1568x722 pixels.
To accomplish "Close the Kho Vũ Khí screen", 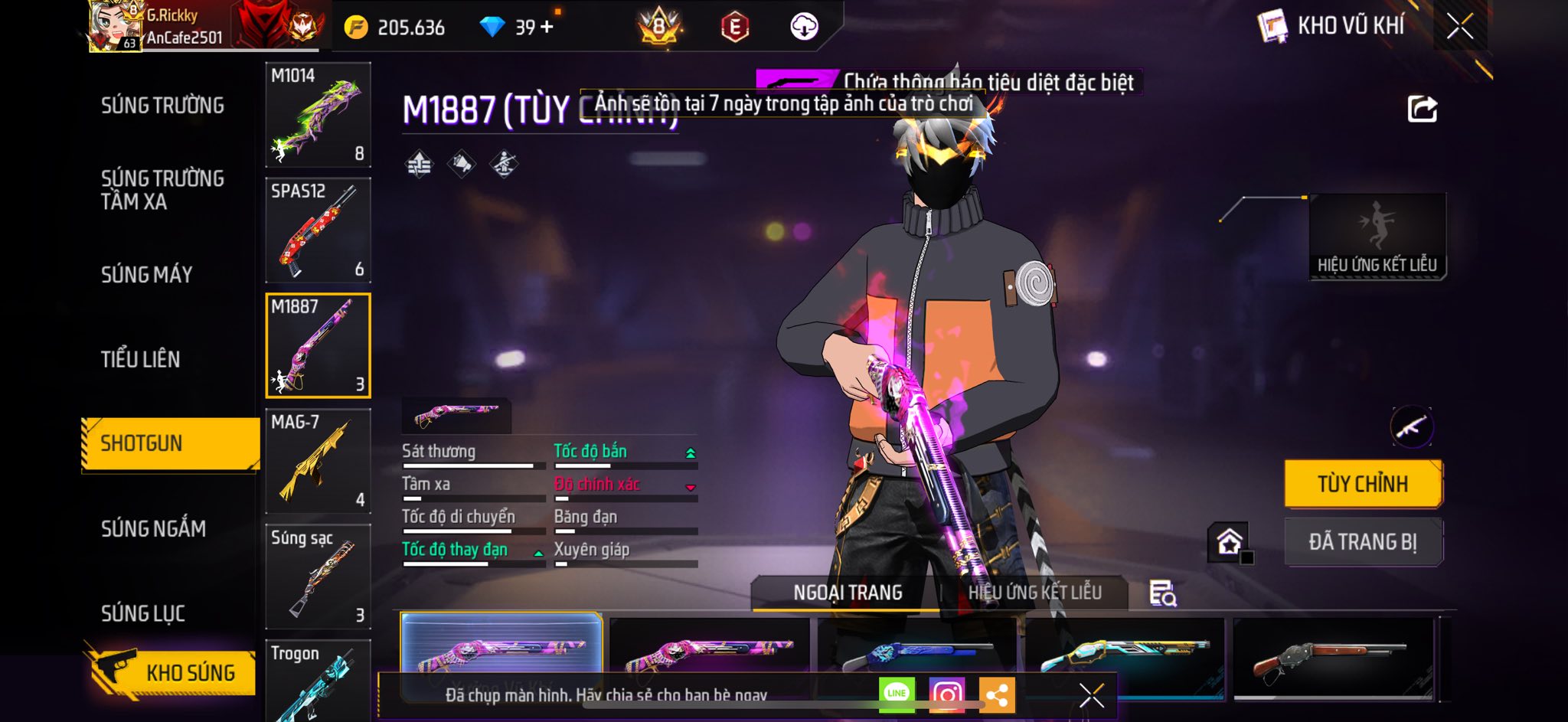I will point(1460,26).
